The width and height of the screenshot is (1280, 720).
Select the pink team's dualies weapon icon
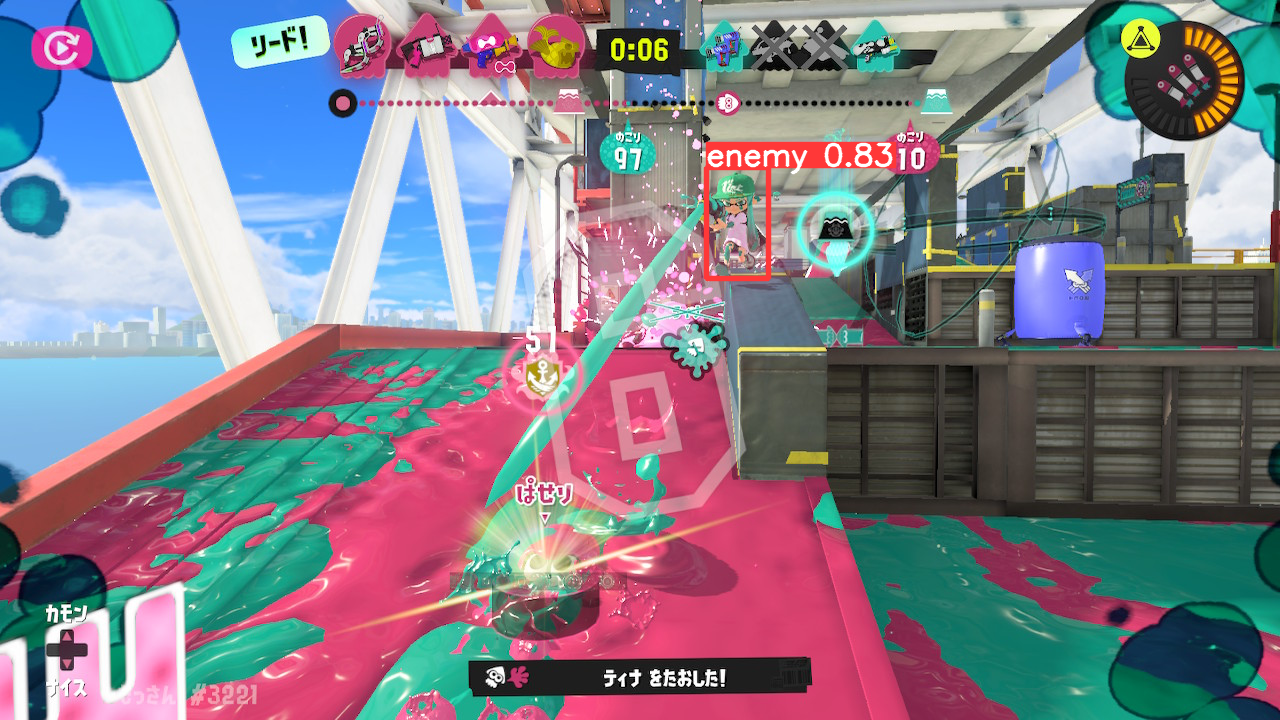(x=361, y=46)
